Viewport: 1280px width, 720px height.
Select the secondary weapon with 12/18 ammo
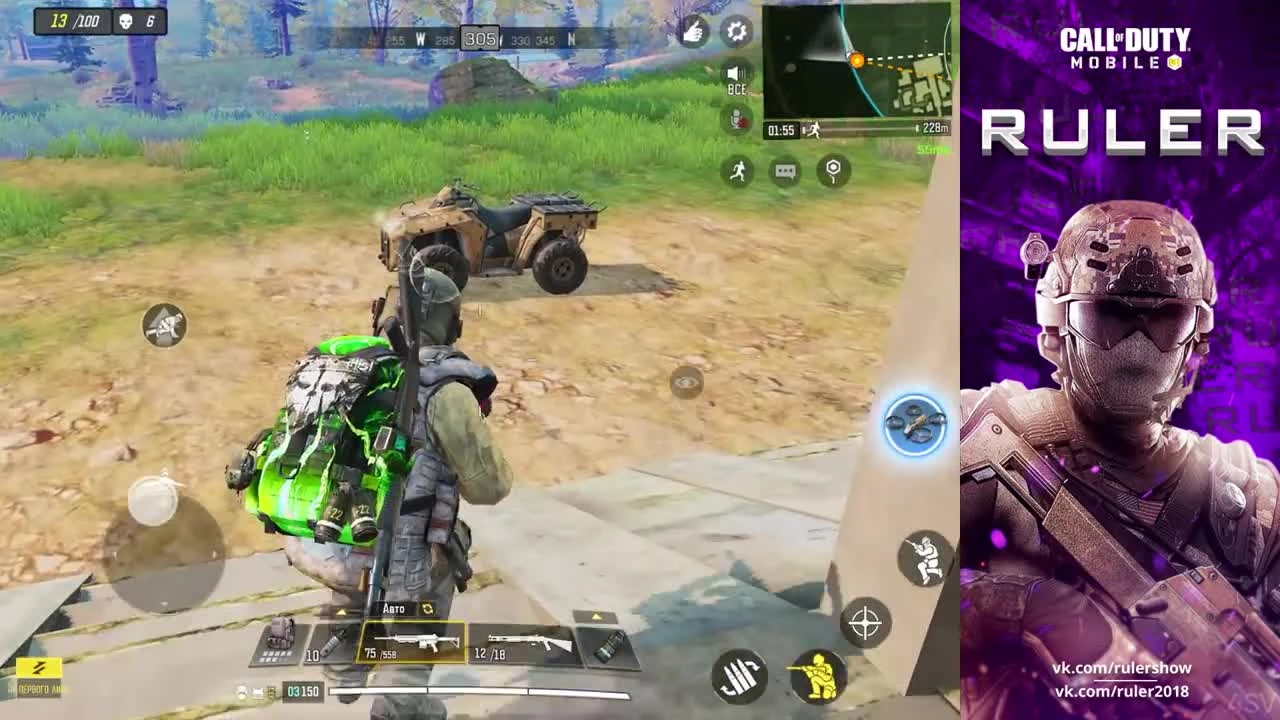[x=522, y=643]
